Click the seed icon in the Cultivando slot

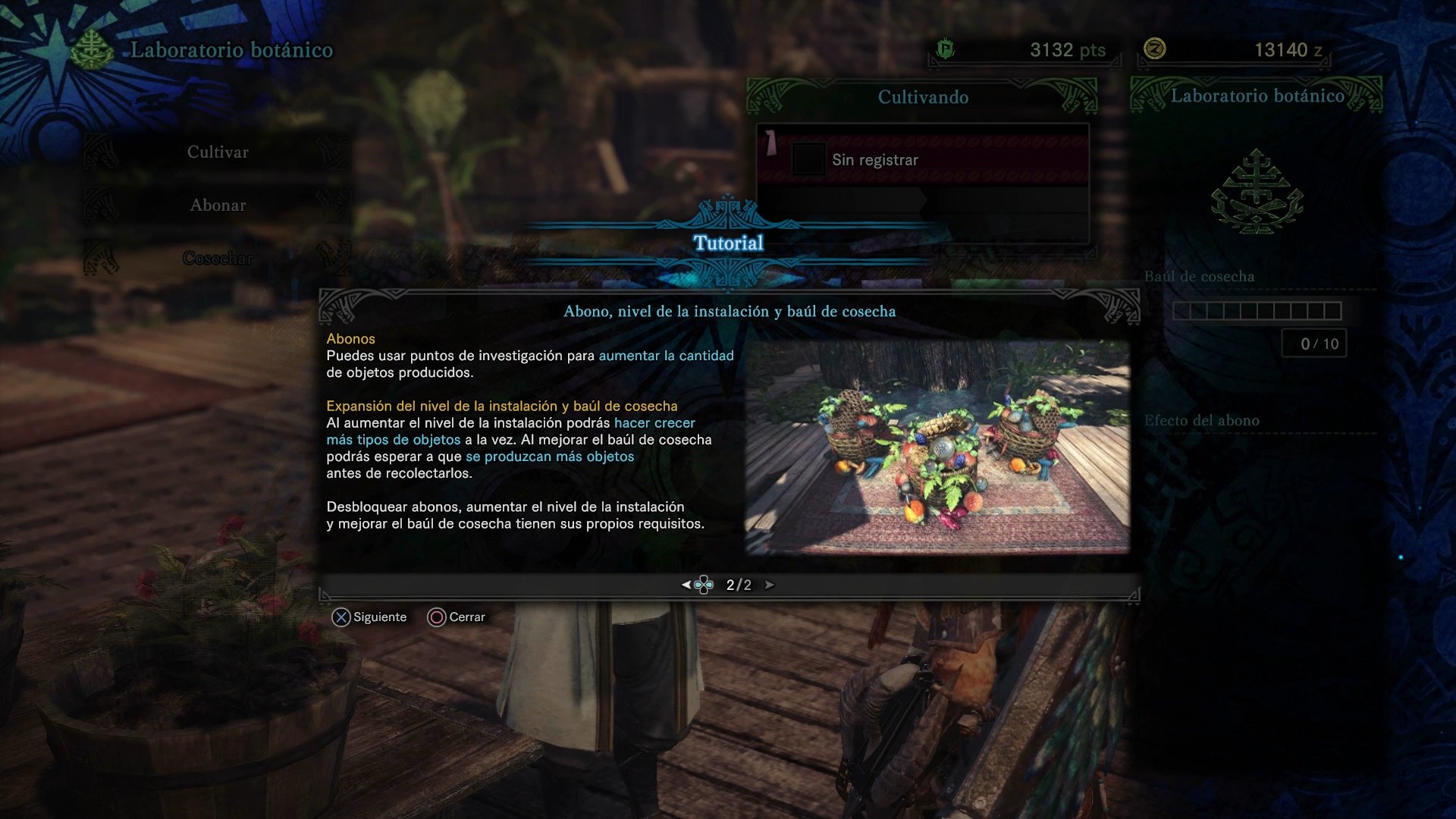770,143
